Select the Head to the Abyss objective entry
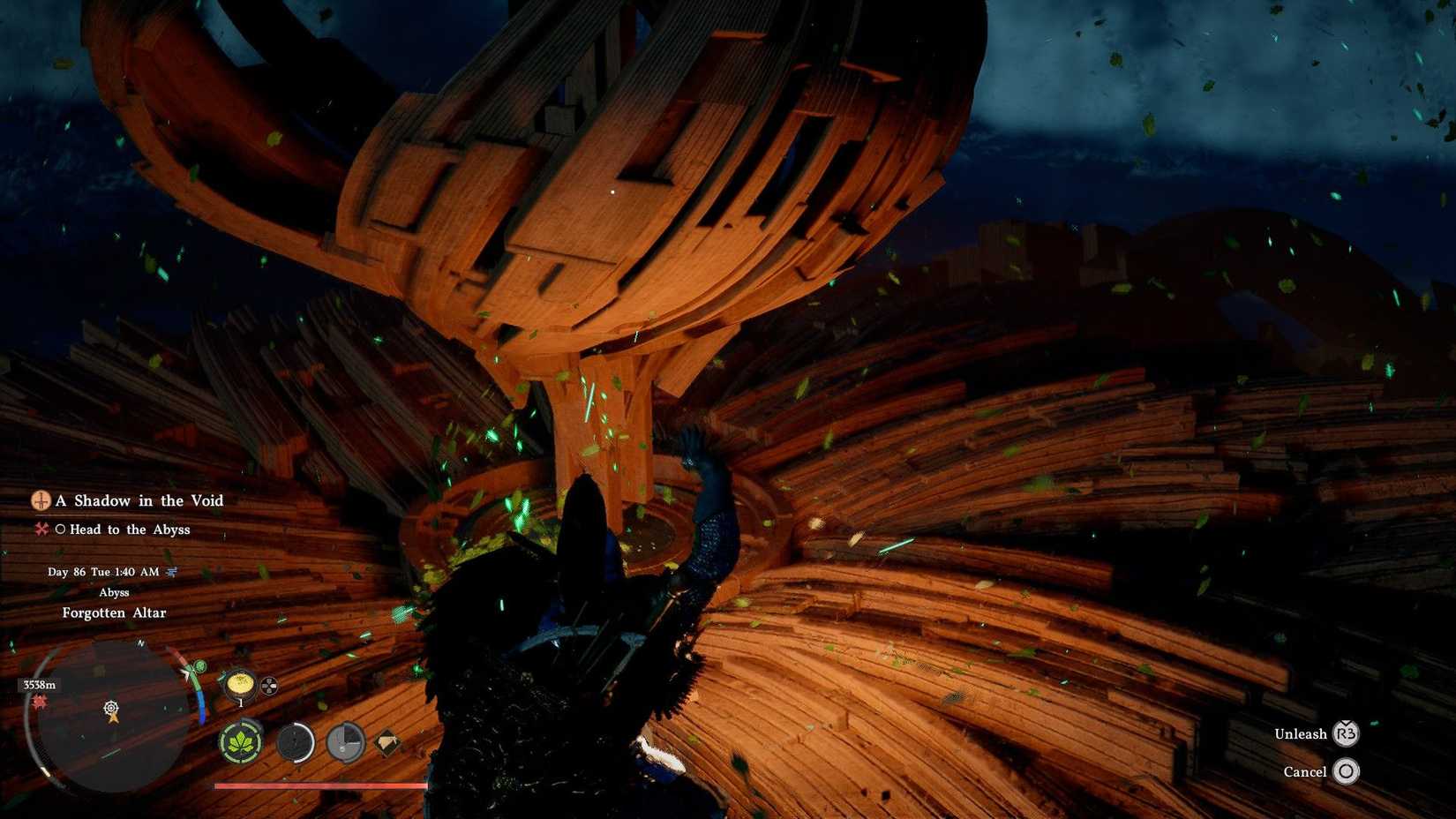Screen dimensions: 1456x819 click(131, 529)
